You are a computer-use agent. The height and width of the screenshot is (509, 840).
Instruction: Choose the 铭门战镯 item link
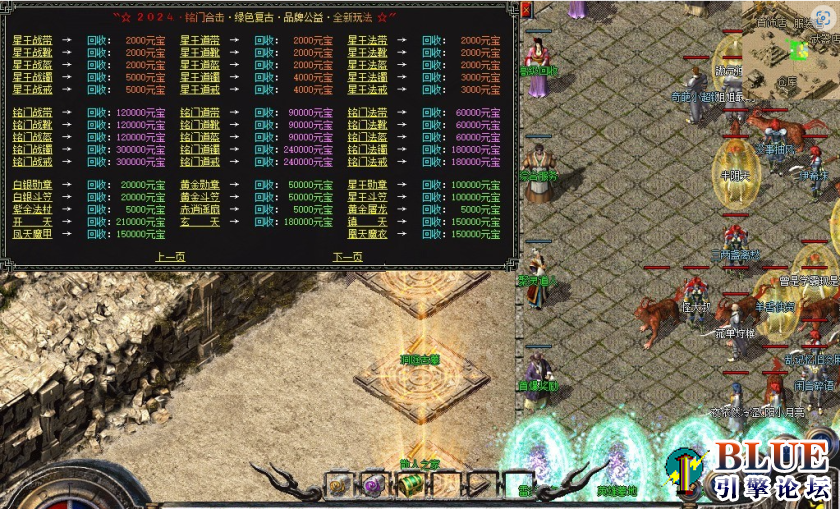[x=31, y=149]
